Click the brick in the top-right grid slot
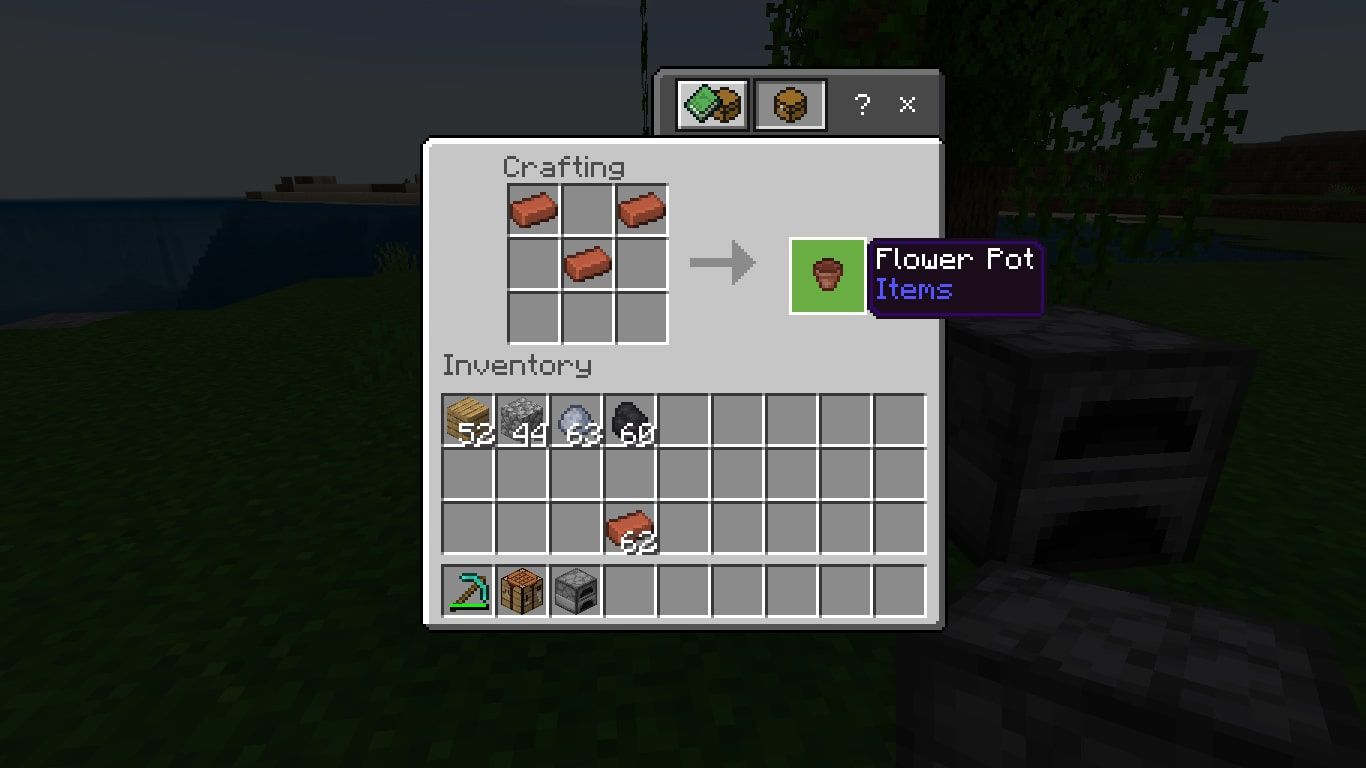 pos(641,211)
